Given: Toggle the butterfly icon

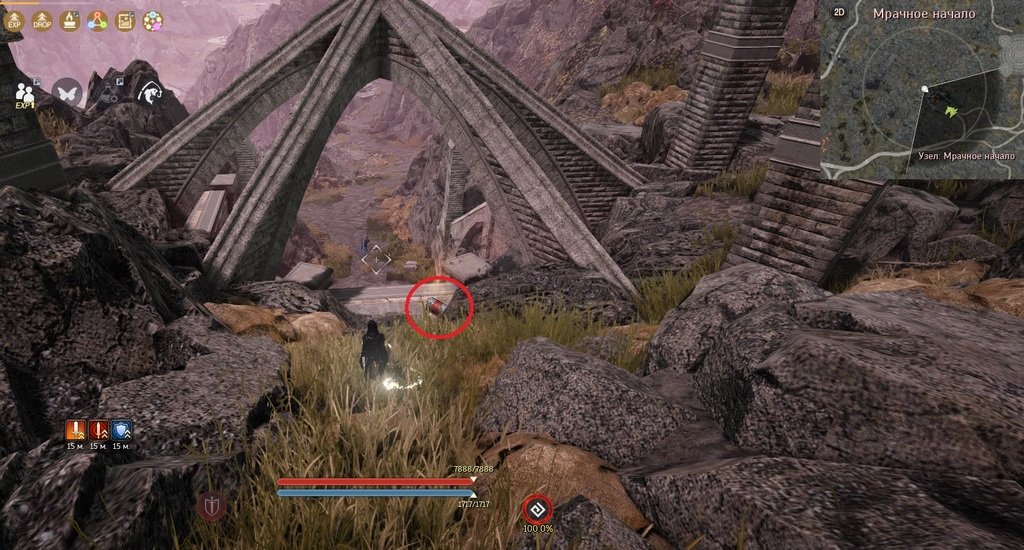Looking at the screenshot, I should pos(67,92).
